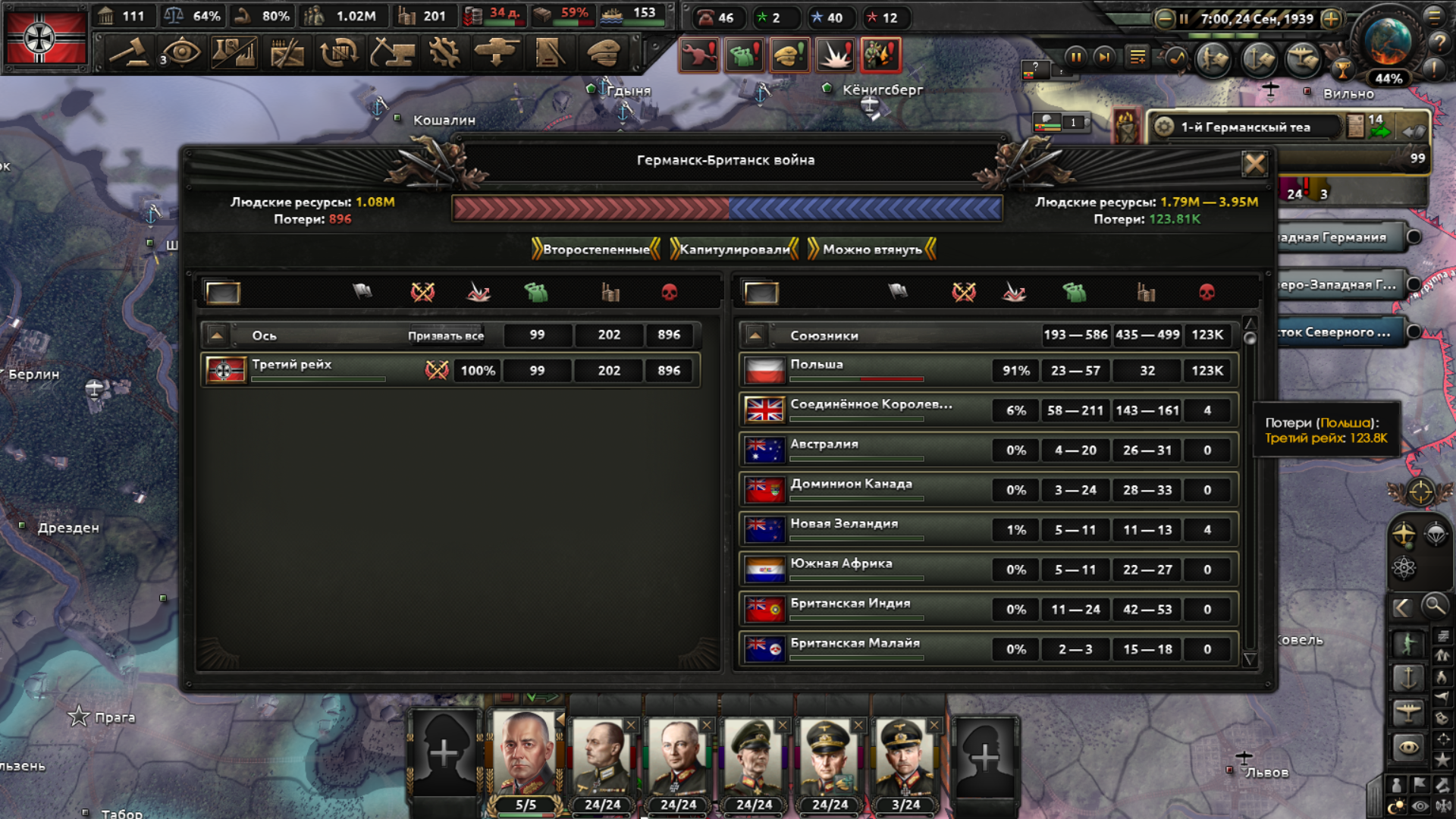Close the German-British war window

coord(1254,163)
